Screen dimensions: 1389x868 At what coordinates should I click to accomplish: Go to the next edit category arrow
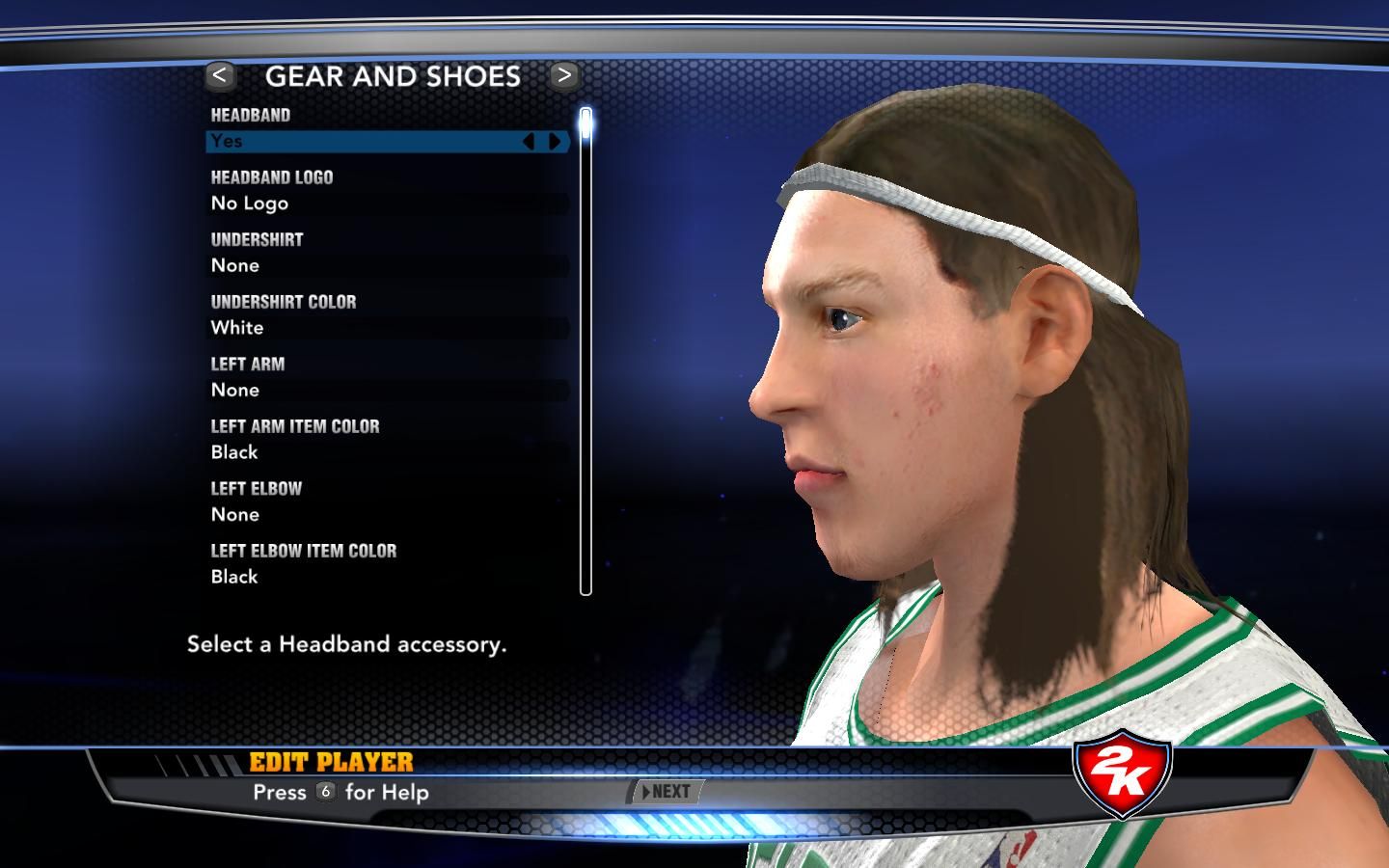click(564, 75)
